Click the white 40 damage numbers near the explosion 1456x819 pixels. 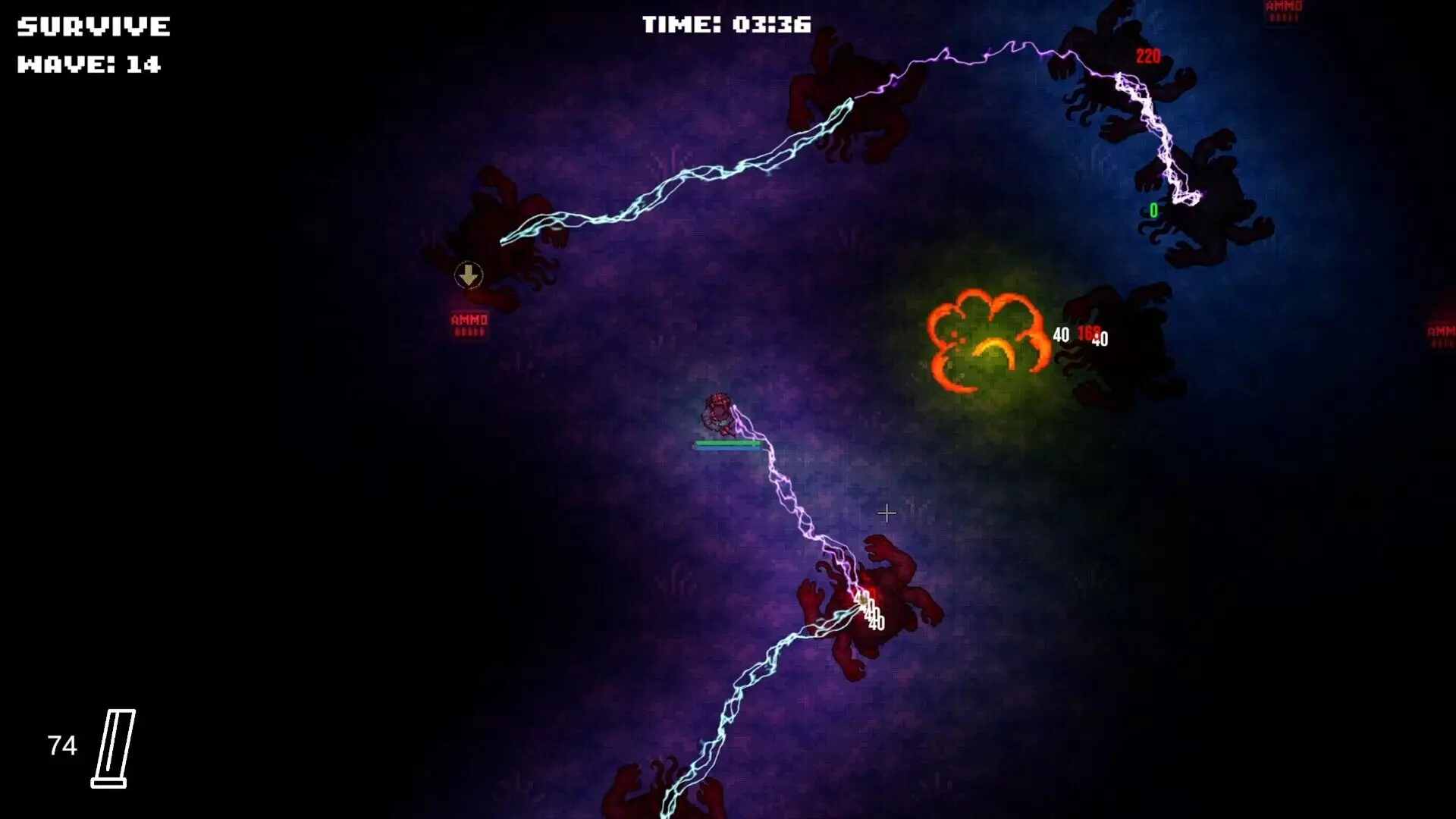tap(1062, 334)
